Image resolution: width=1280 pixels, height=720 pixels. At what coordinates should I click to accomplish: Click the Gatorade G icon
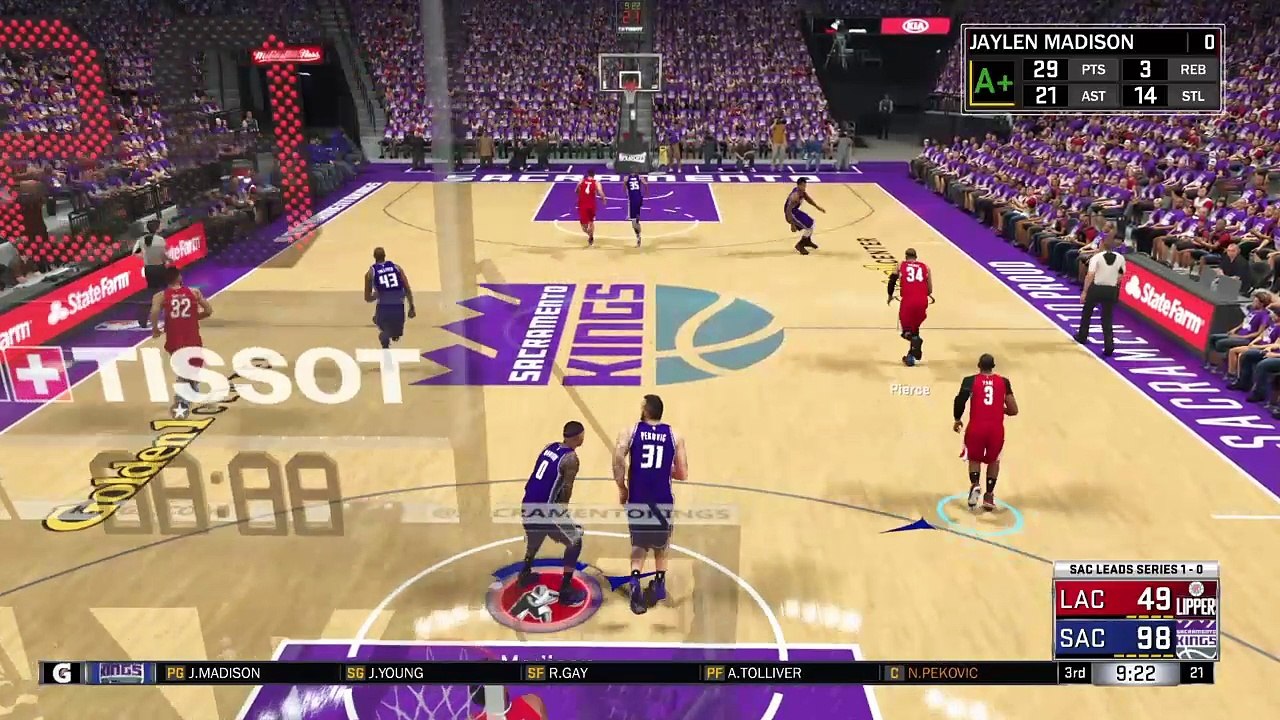click(x=62, y=673)
